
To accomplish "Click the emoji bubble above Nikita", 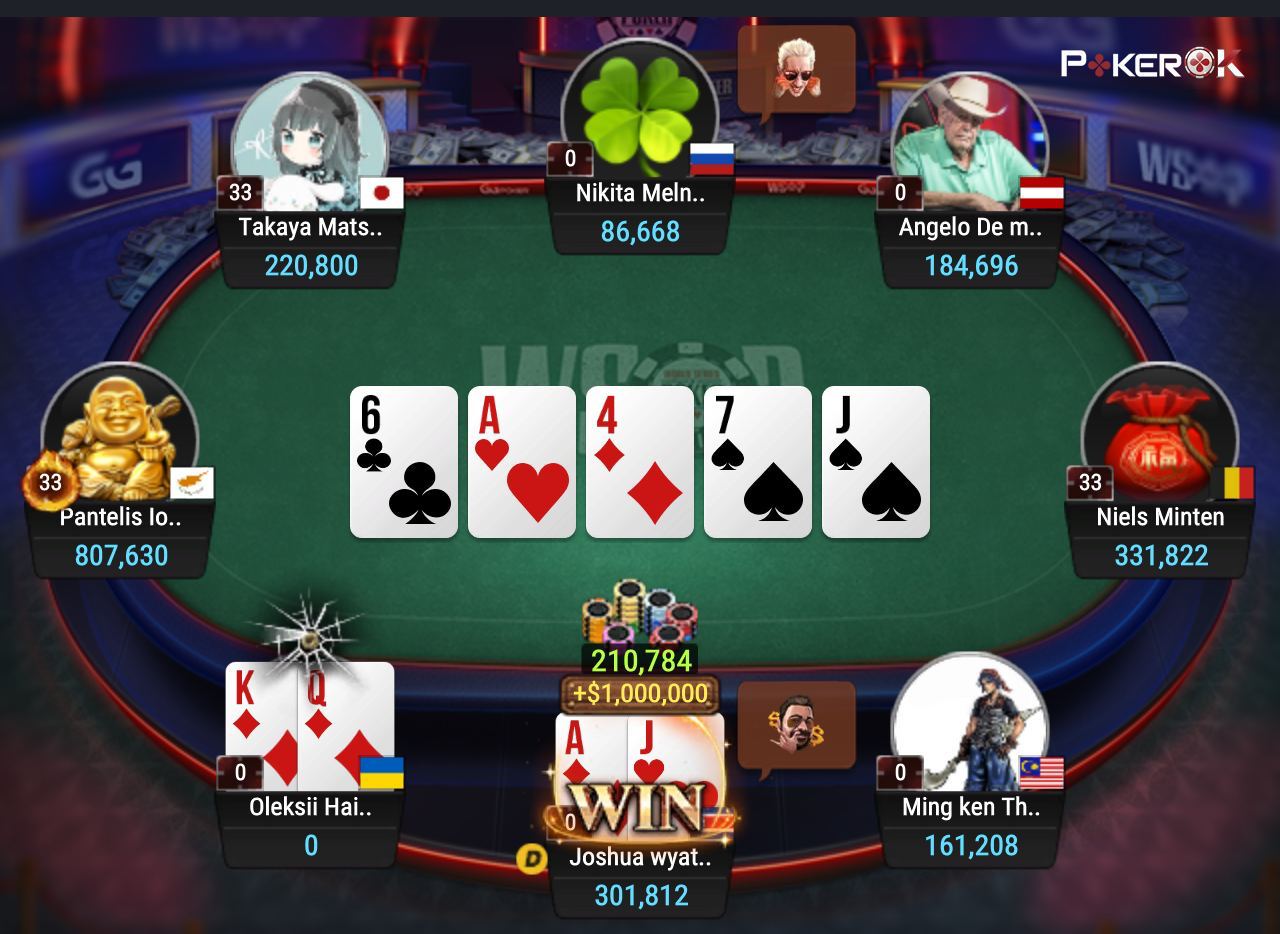I will (796, 70).
